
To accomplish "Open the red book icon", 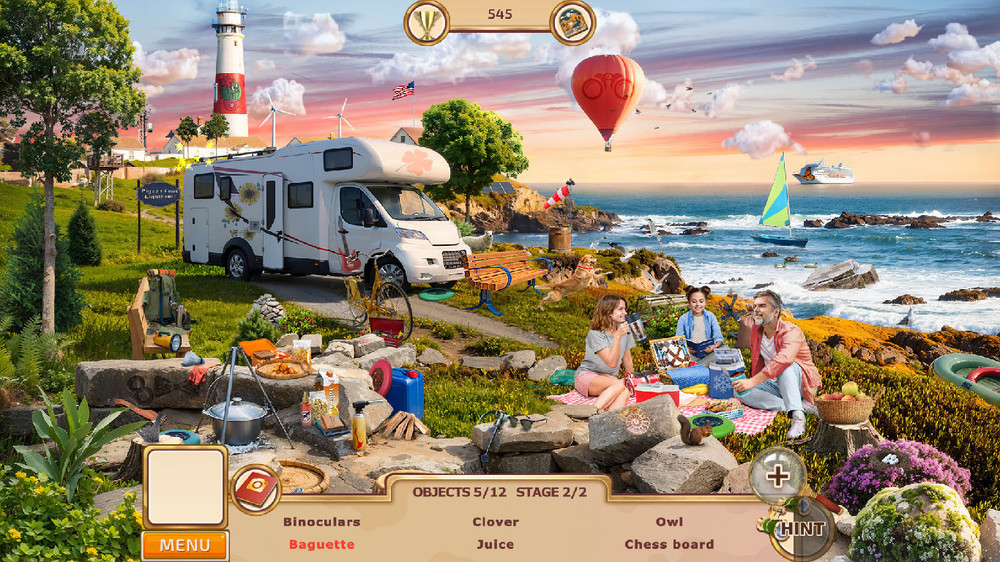I will pos(256,489).
